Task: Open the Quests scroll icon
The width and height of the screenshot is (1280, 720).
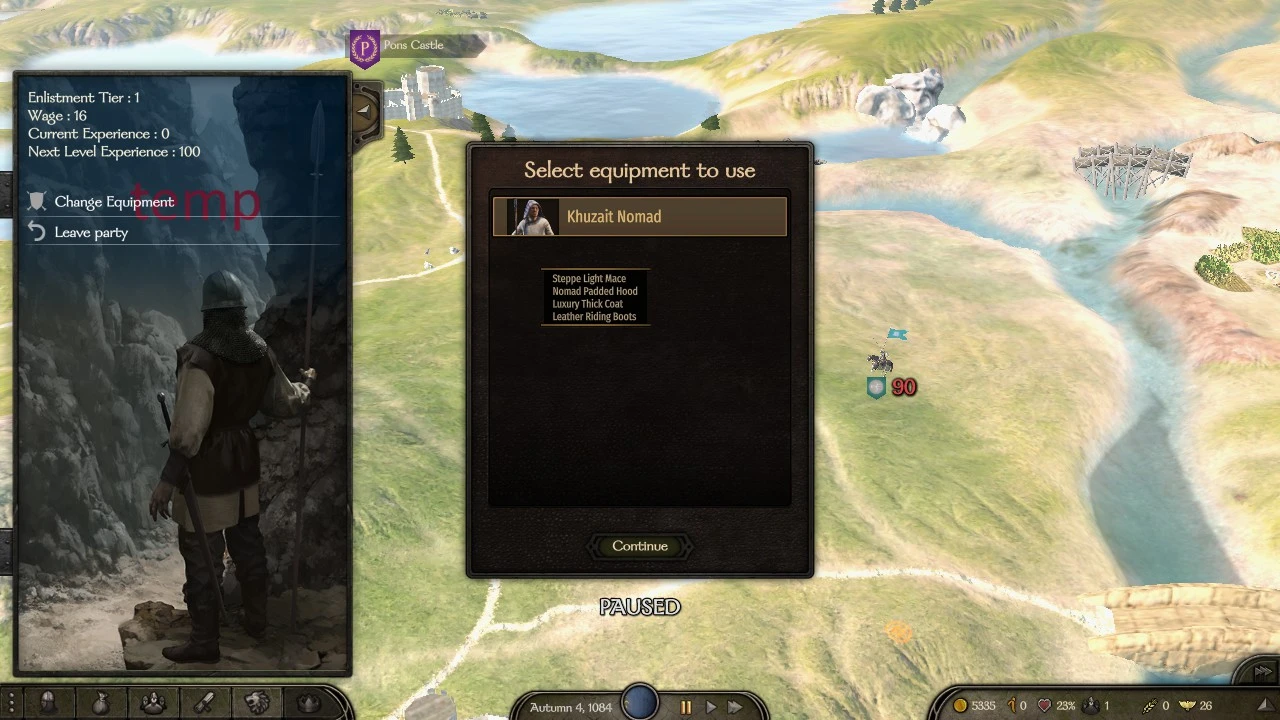Action: pyautogui.click(x=205, y=703)
